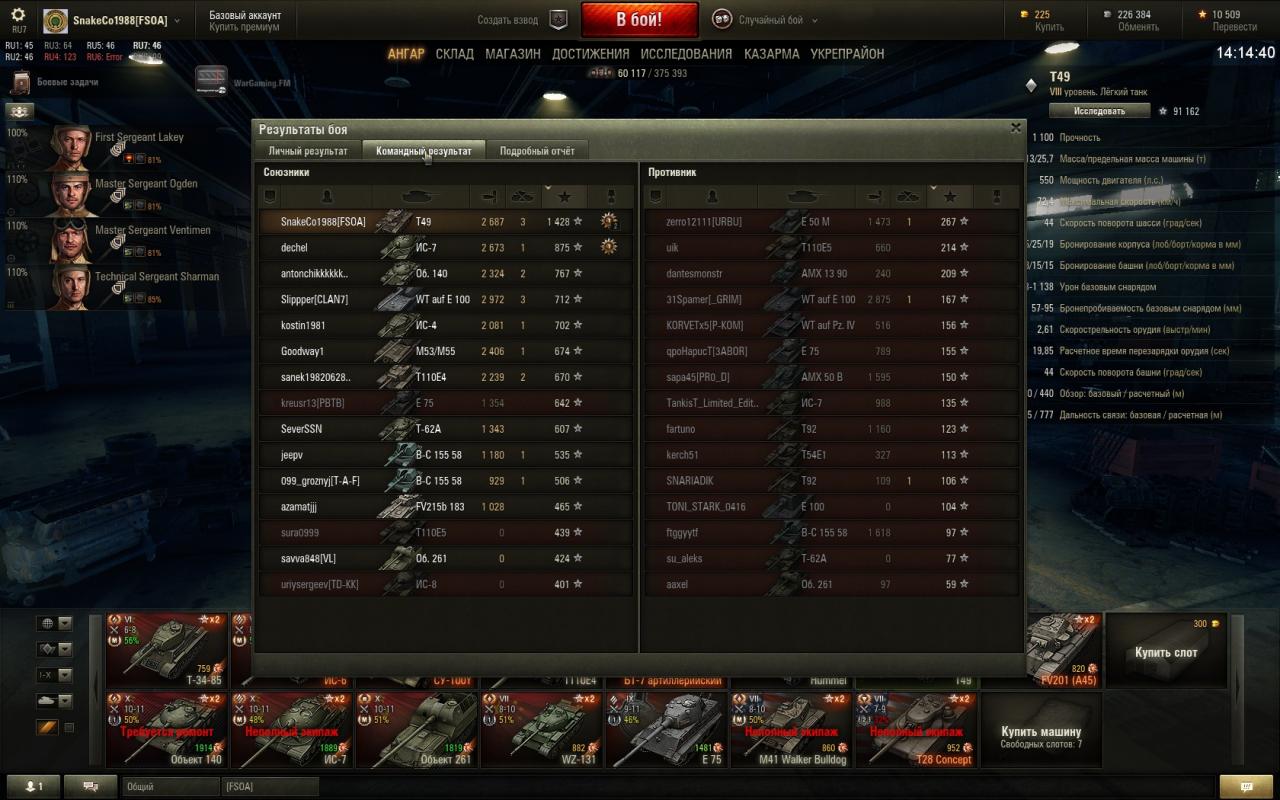Close the battle results window
The height and width of the screenshot is (800, 1280).
click(1016, 128)
